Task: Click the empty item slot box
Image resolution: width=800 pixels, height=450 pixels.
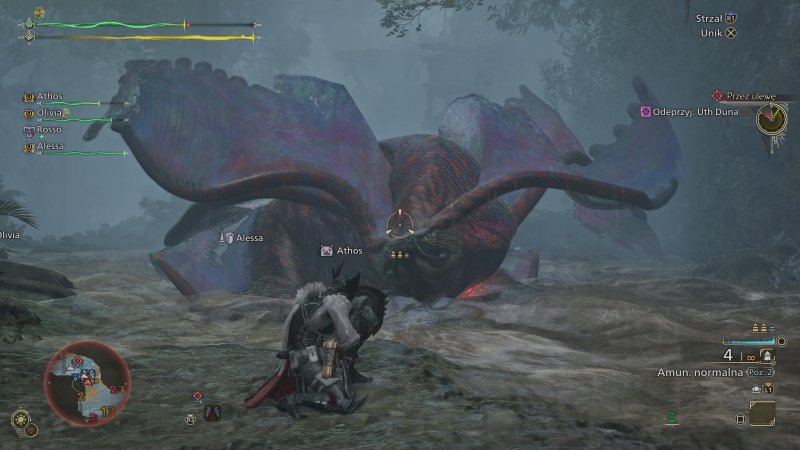Action: point(762,413)
